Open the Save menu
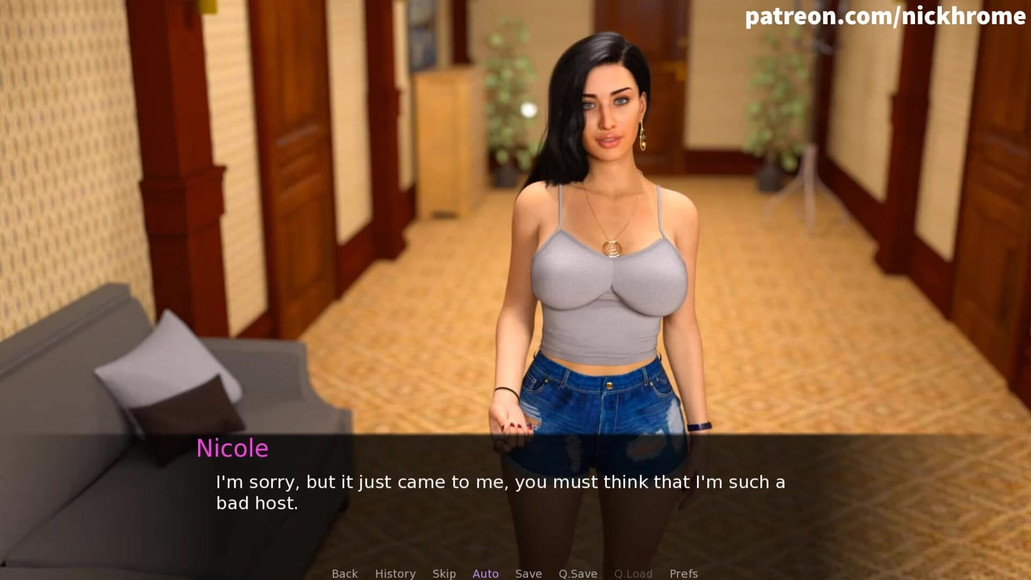The image size is (1031, 580). [x=528, y=573]
